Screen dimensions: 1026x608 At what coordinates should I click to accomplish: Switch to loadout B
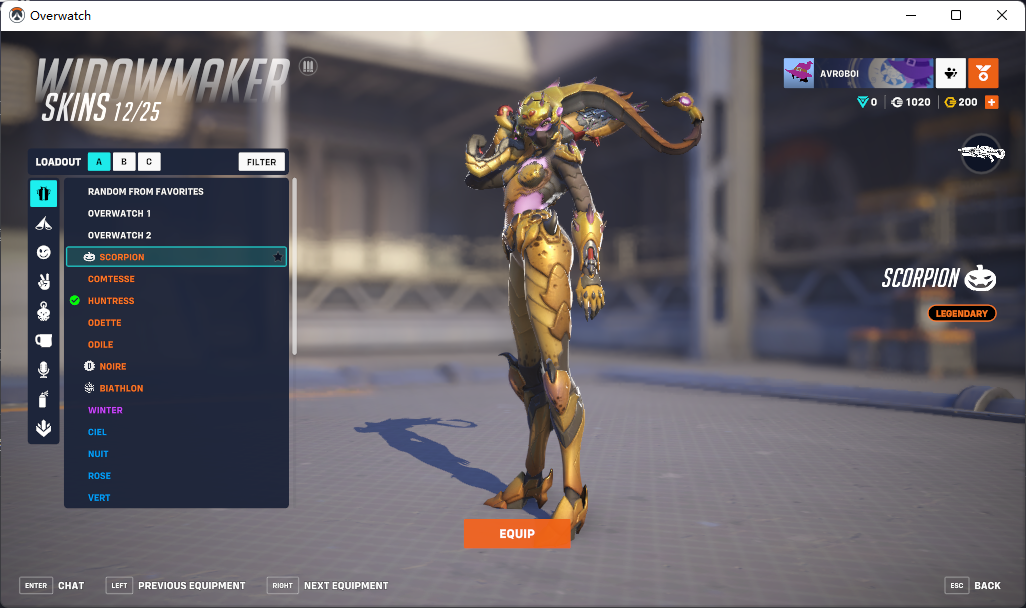[123, 162]
